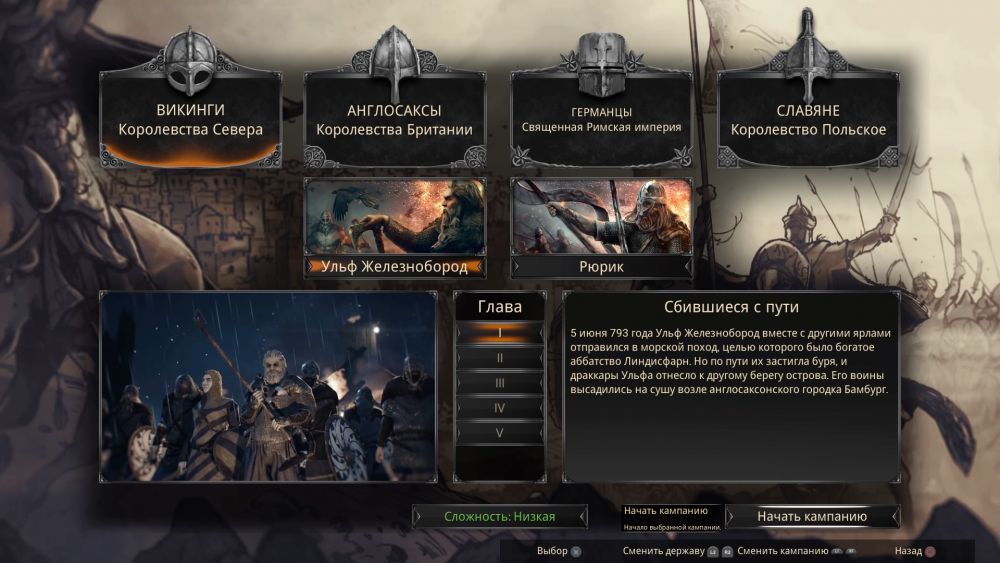Select chapter I

500,332
